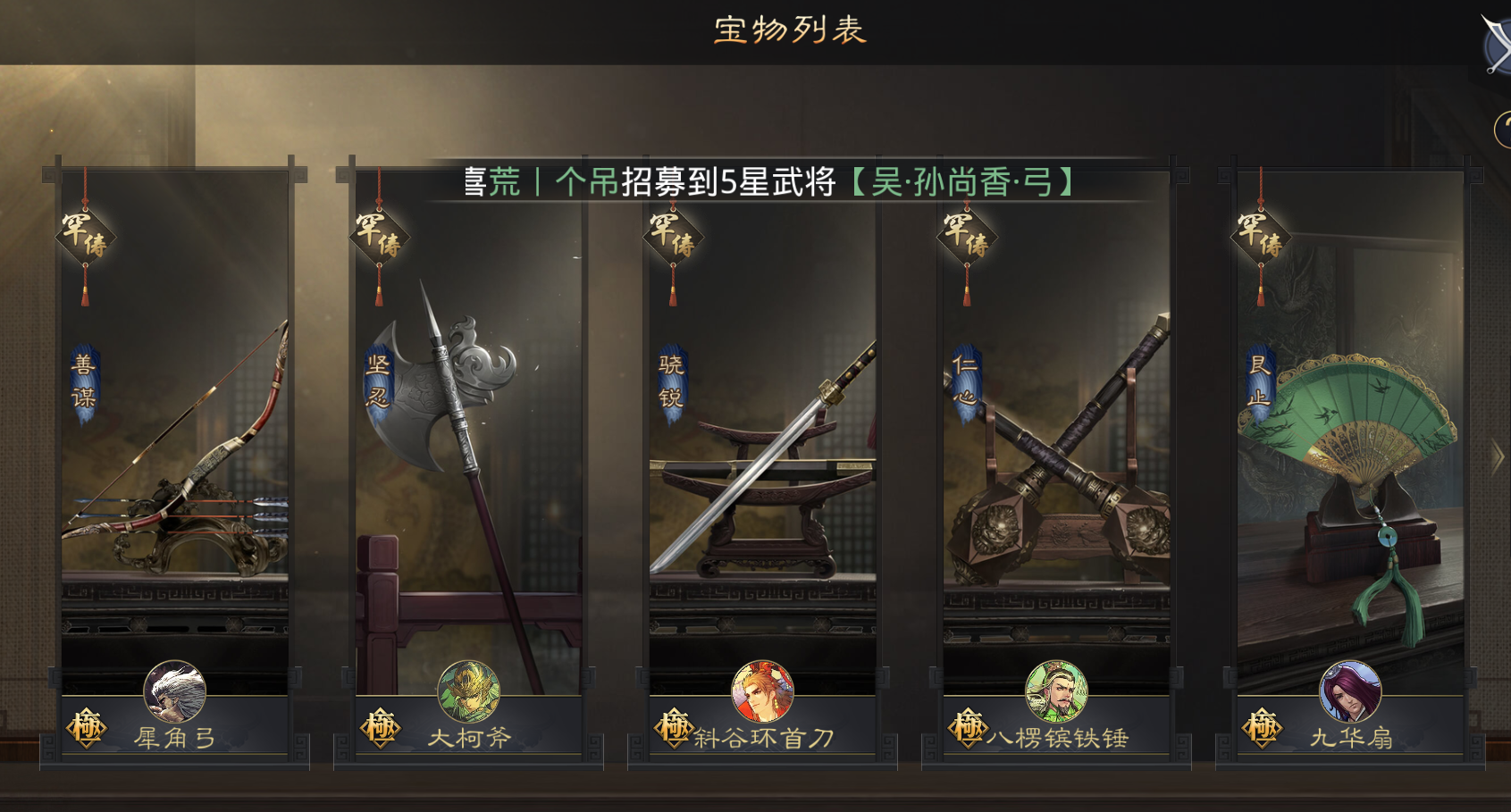Viewport: 1511px width, 812px height.
Task: Click the green-robed general portrait on 八楞镔铁锤
Action: click(1056, 691)
